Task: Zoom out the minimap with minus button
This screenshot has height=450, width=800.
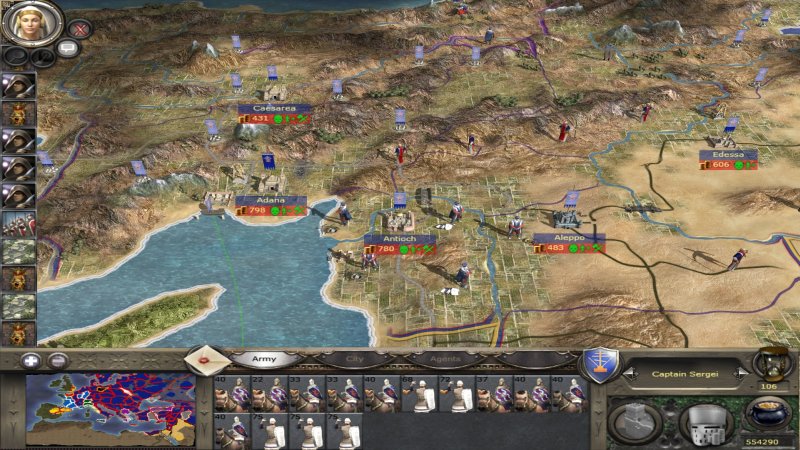Action: tap(58, 361)
